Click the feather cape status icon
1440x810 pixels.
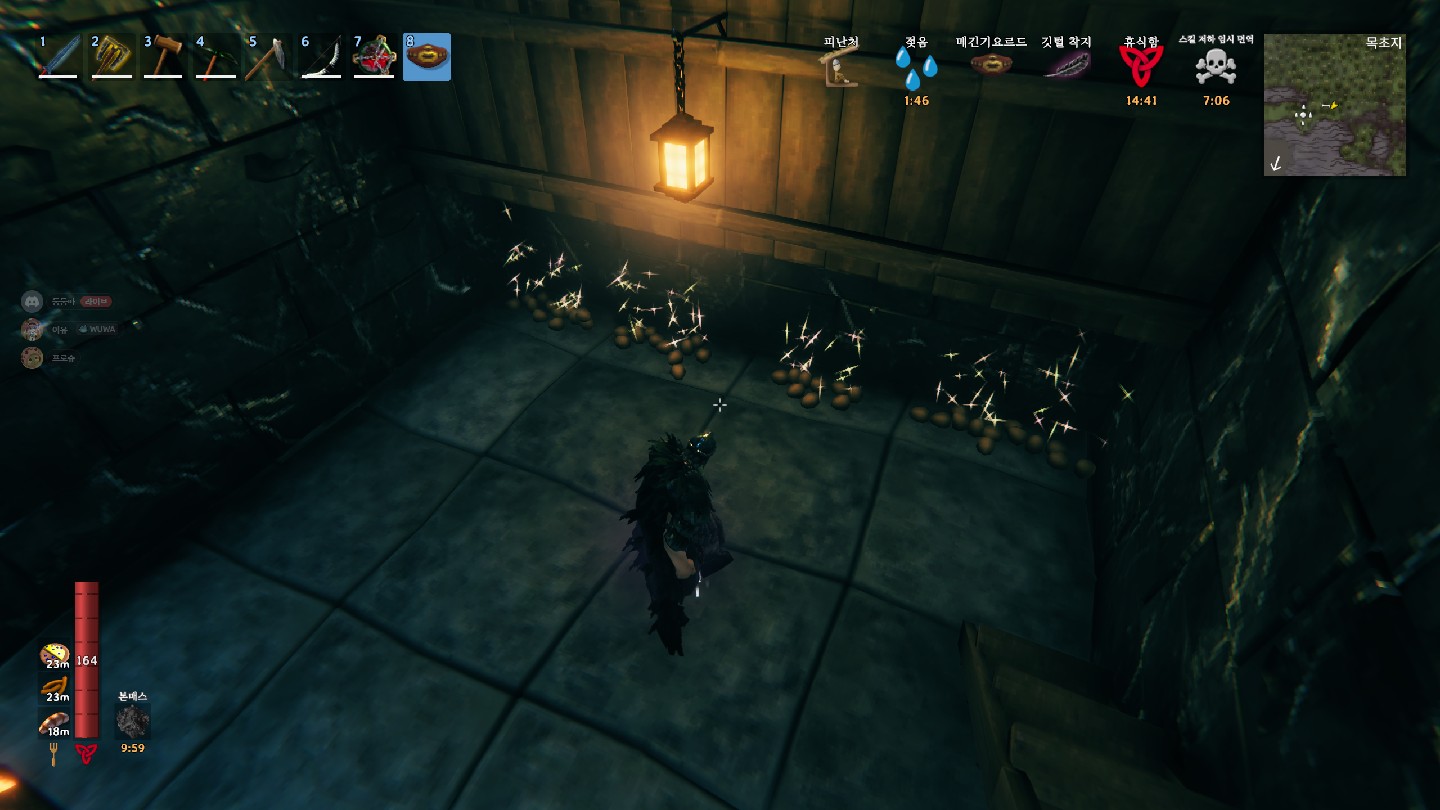click(1066, 65)
